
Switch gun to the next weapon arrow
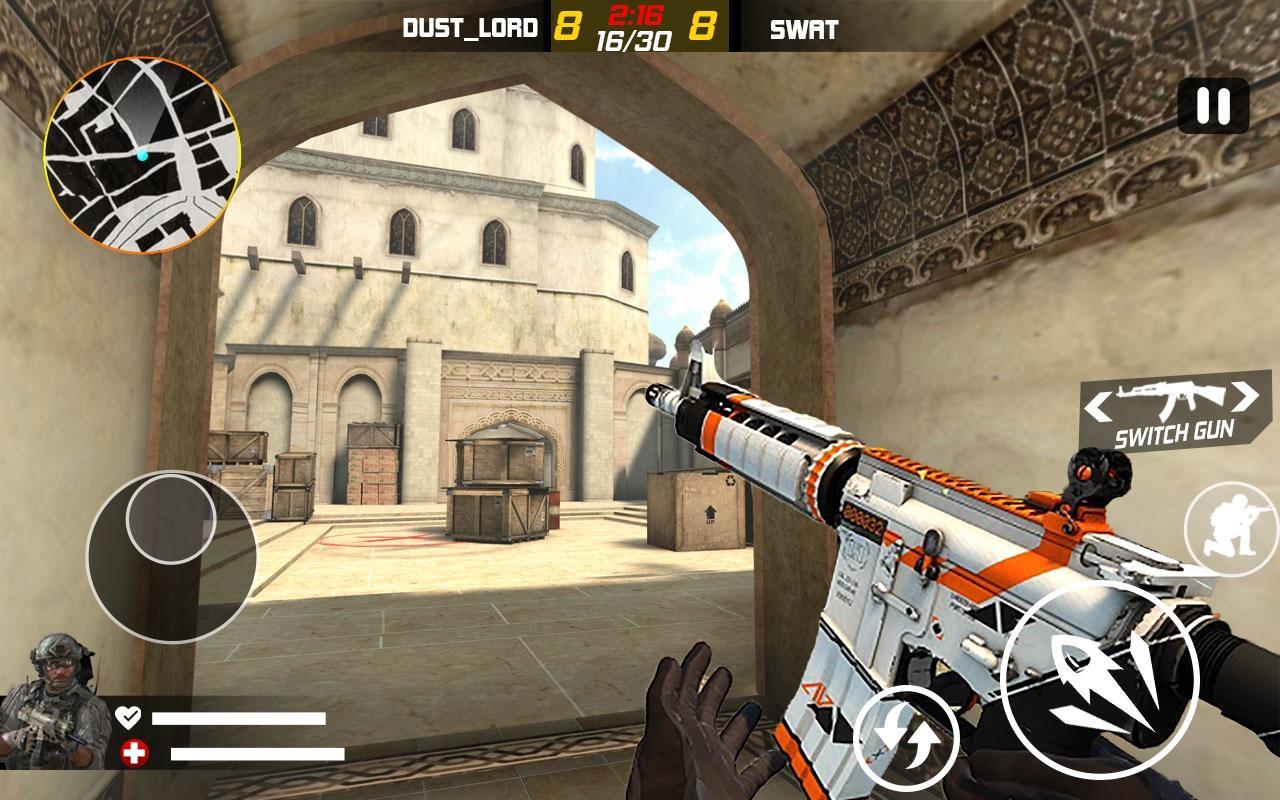coord(1246,397)
